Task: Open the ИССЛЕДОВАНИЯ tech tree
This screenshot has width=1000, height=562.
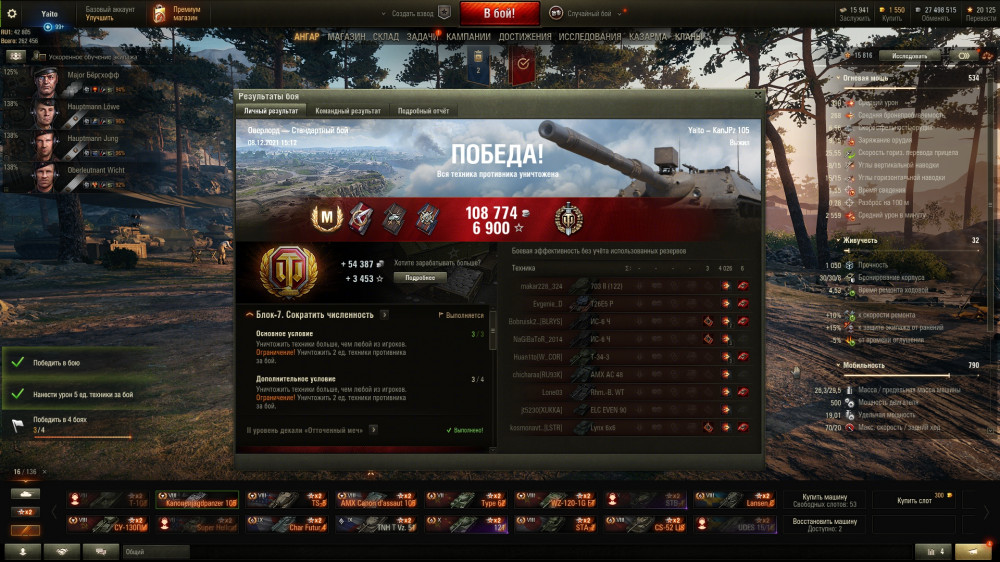Action: (x=588, y=37)
